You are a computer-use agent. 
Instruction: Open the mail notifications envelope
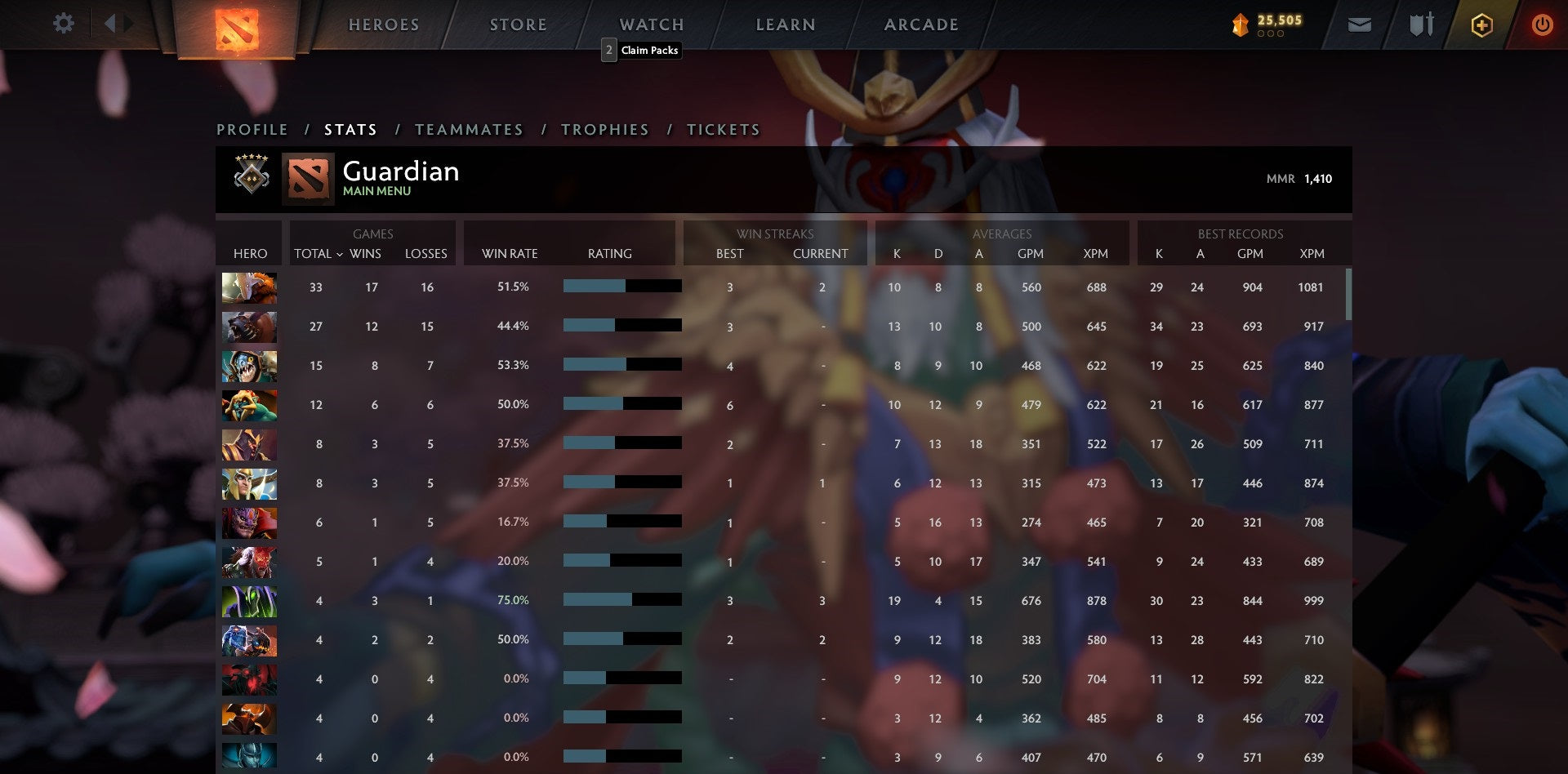1358,24
